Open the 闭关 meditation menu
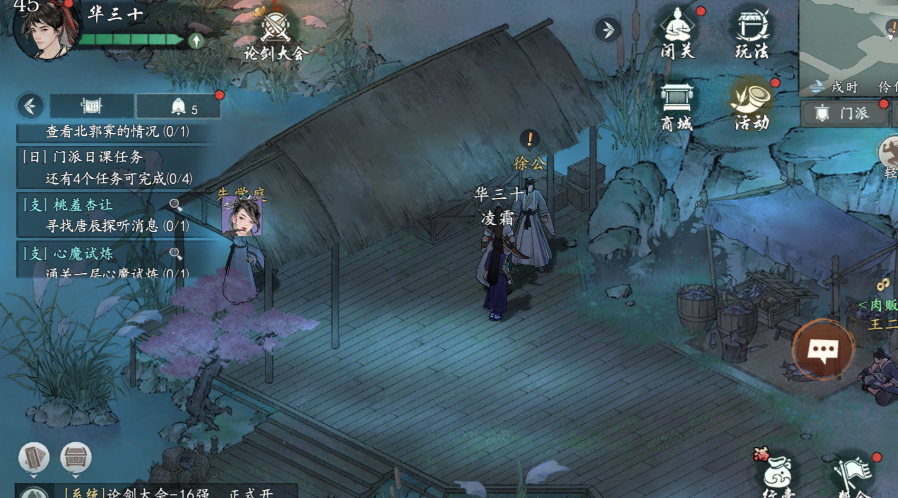Image resolution: width=898 pixels, height=498 pixels. 678,32
